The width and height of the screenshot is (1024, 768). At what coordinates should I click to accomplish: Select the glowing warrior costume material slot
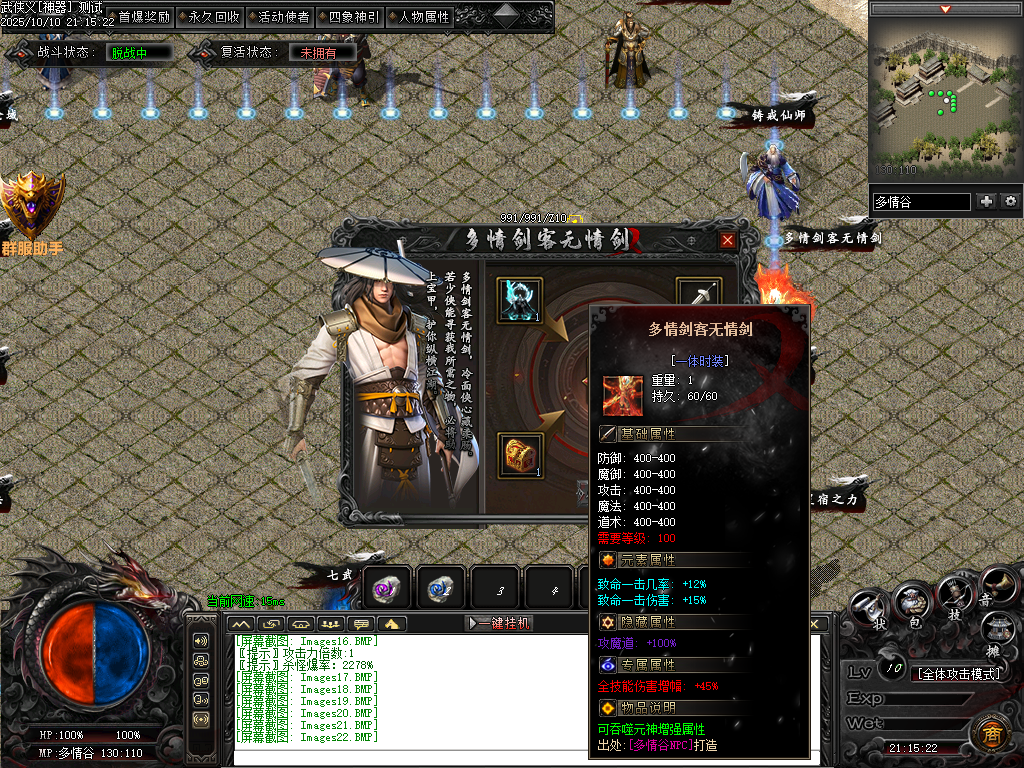click(x=520, y=300)
